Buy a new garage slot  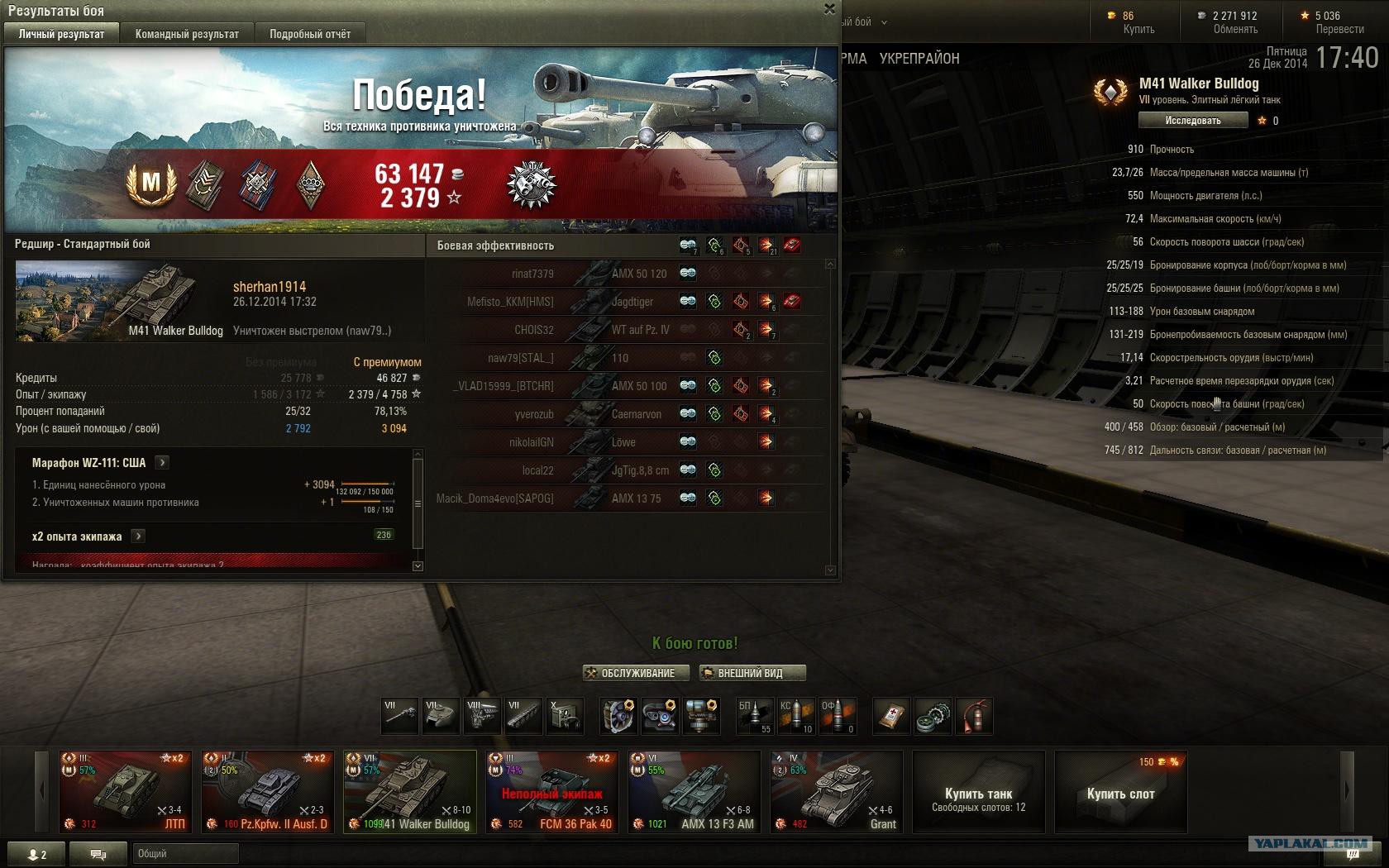(1120, 794)
